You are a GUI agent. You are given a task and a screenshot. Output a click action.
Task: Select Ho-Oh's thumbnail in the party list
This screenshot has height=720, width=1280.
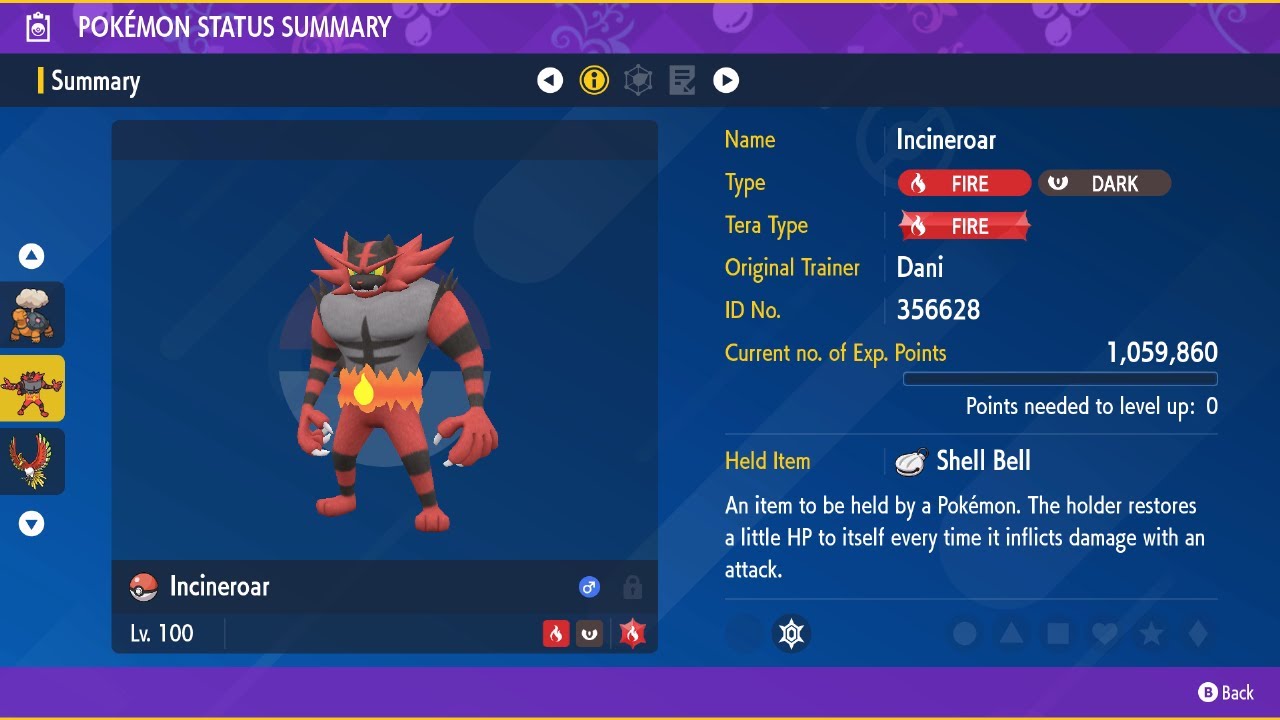point(31,461)
